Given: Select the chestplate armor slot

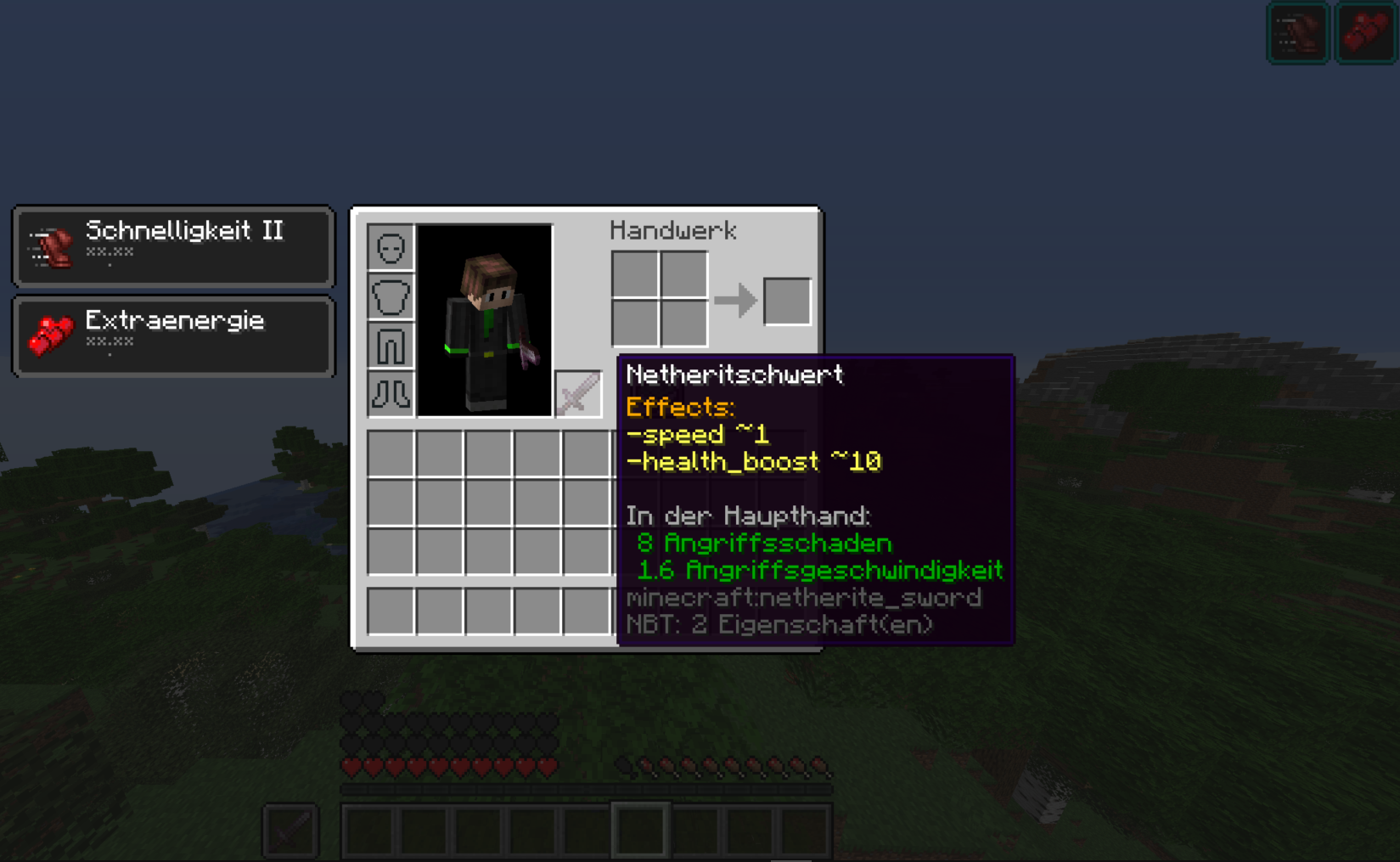Looking at the screenshot, I should point(390,296).
